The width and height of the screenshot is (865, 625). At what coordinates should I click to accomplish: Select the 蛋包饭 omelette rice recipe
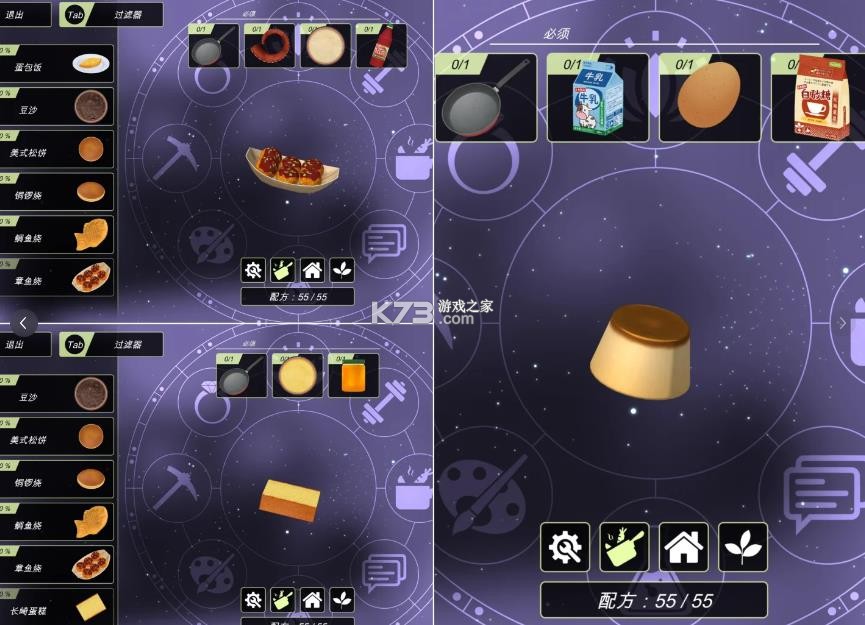[x=57, y=64]
